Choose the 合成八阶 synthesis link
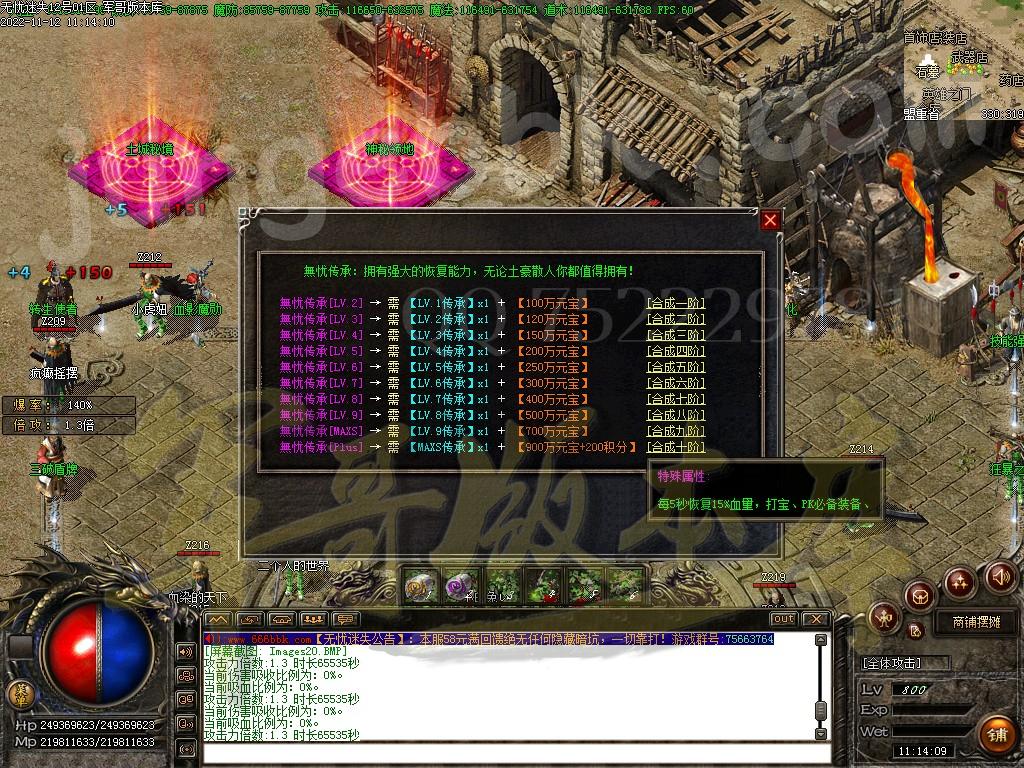 click(x=675, y=415)
